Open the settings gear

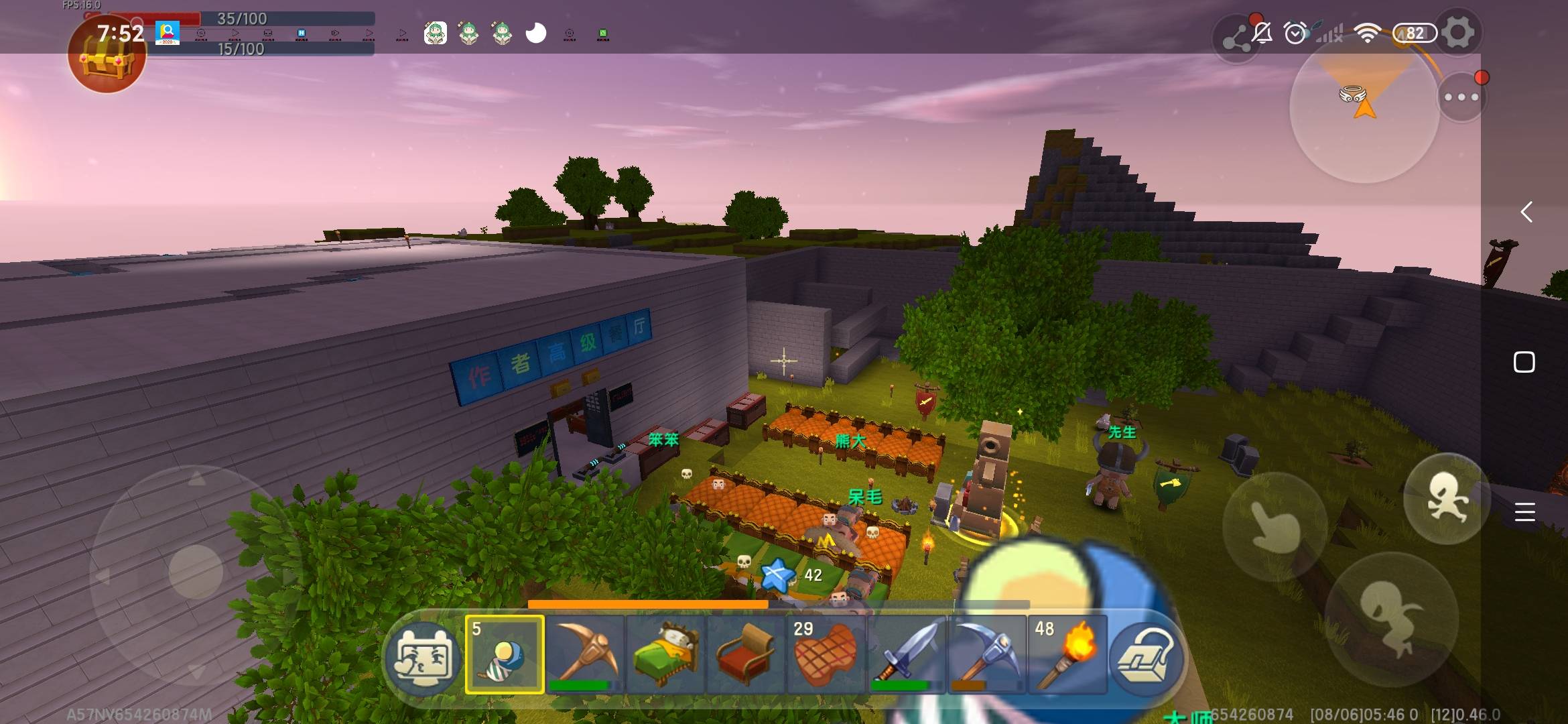click(x=1458, y=33)
